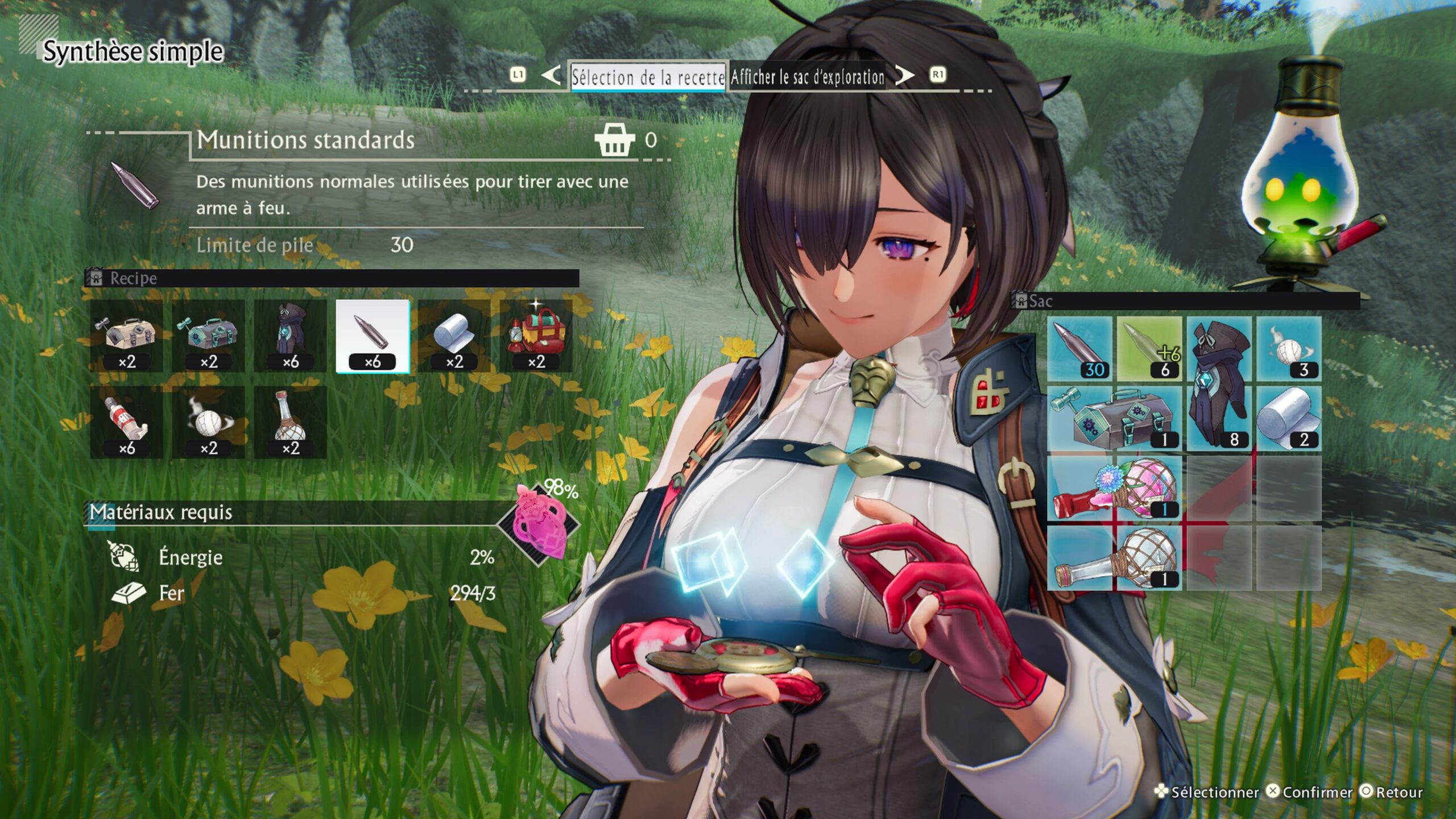This screenshot has width=1456, height=819.
Task: Choose the red camping bag recipe
Action: (x=536, y=336)
